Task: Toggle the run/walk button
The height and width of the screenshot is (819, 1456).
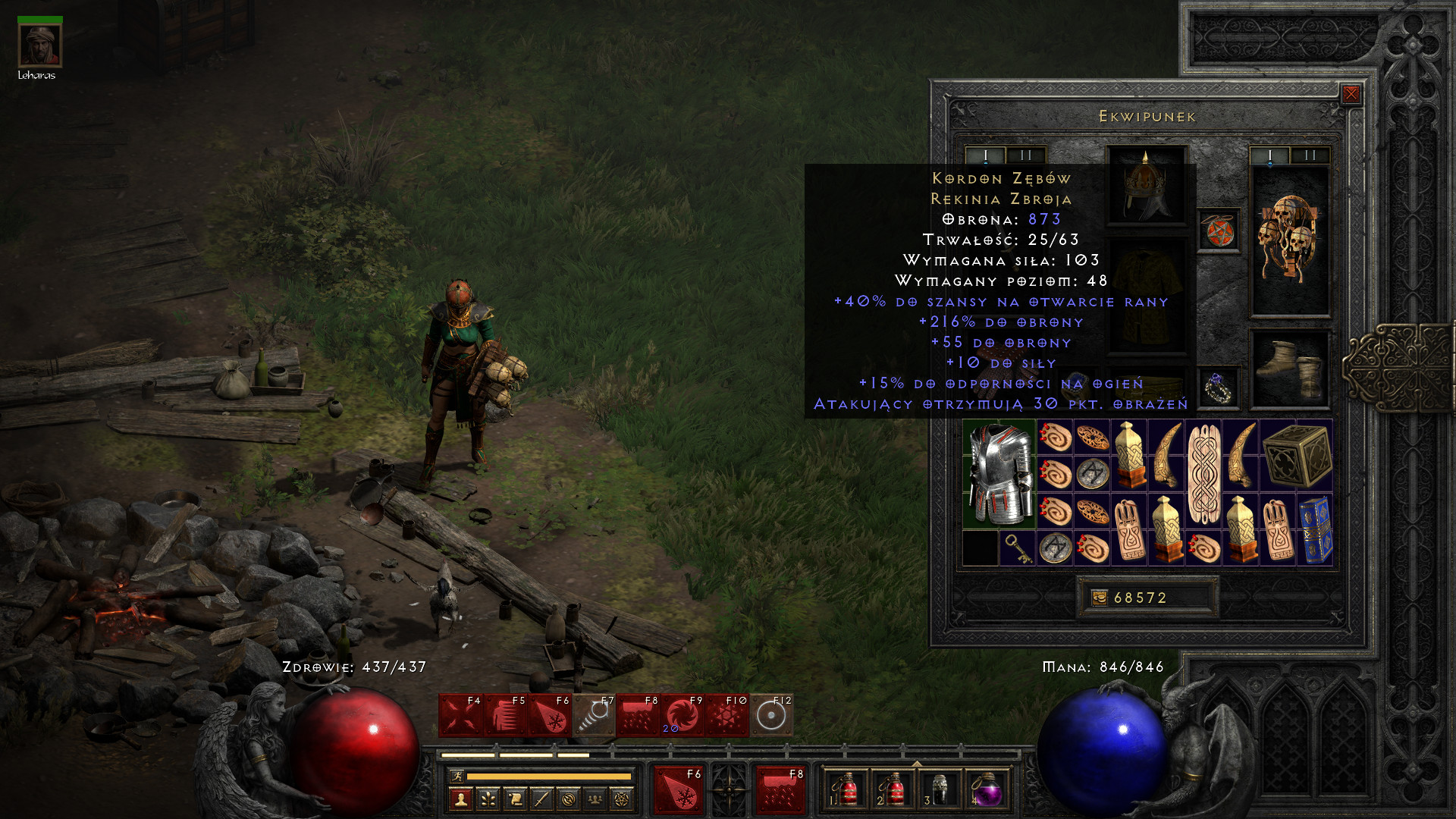Action: (457, 776)
